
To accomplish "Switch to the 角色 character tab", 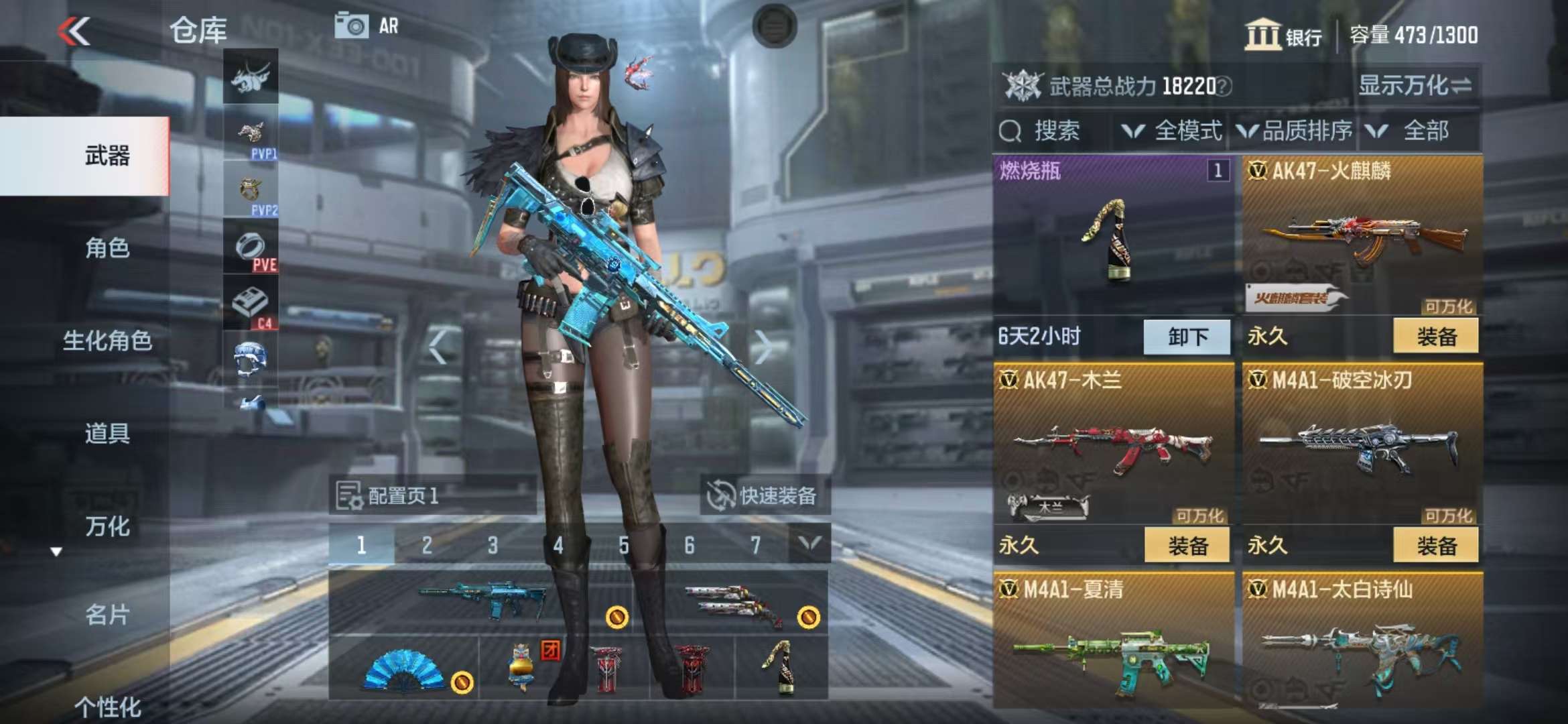I will point(107,248).
